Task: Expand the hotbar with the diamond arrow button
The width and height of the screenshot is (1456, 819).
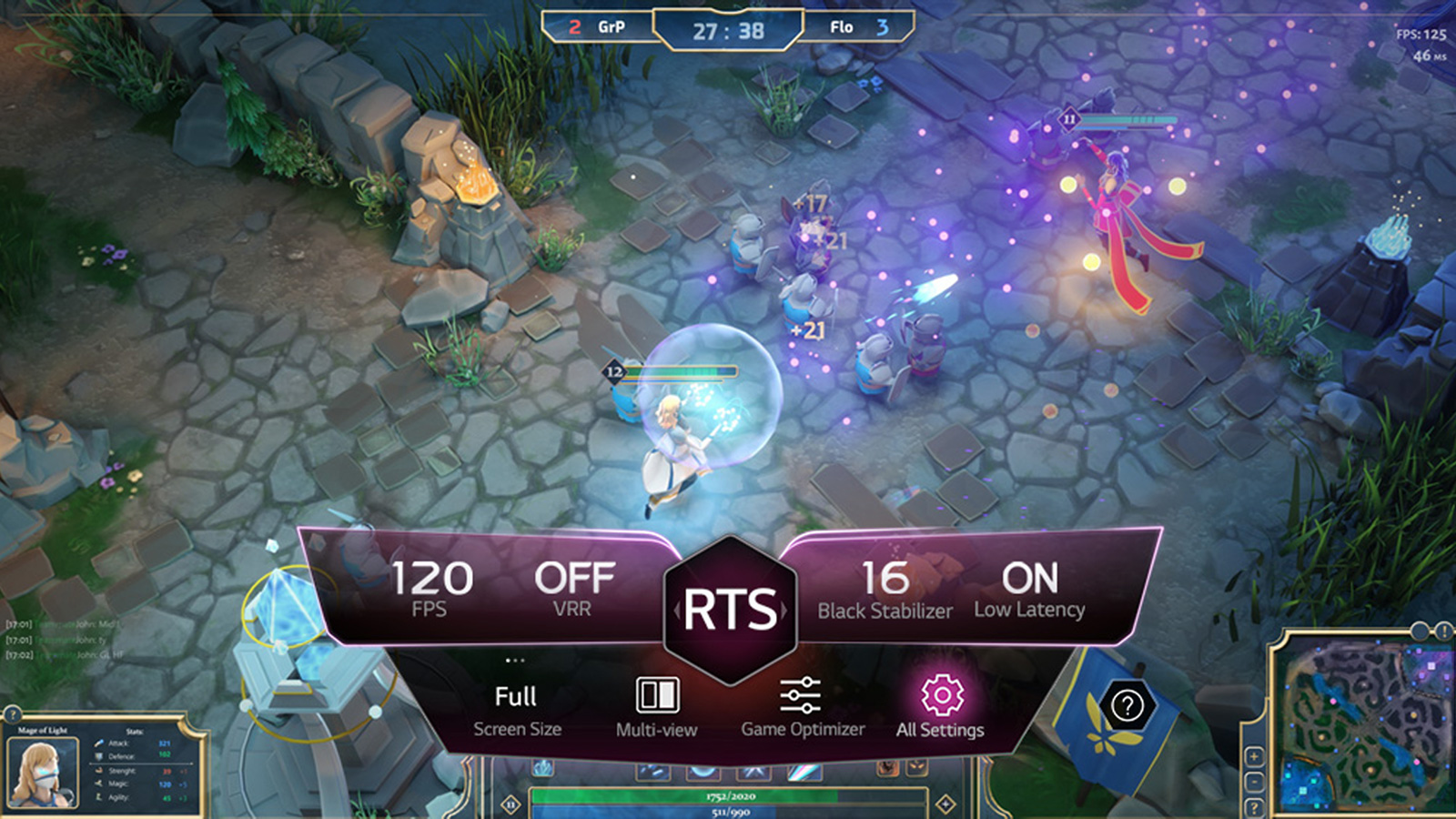Action: click(945, 804)
